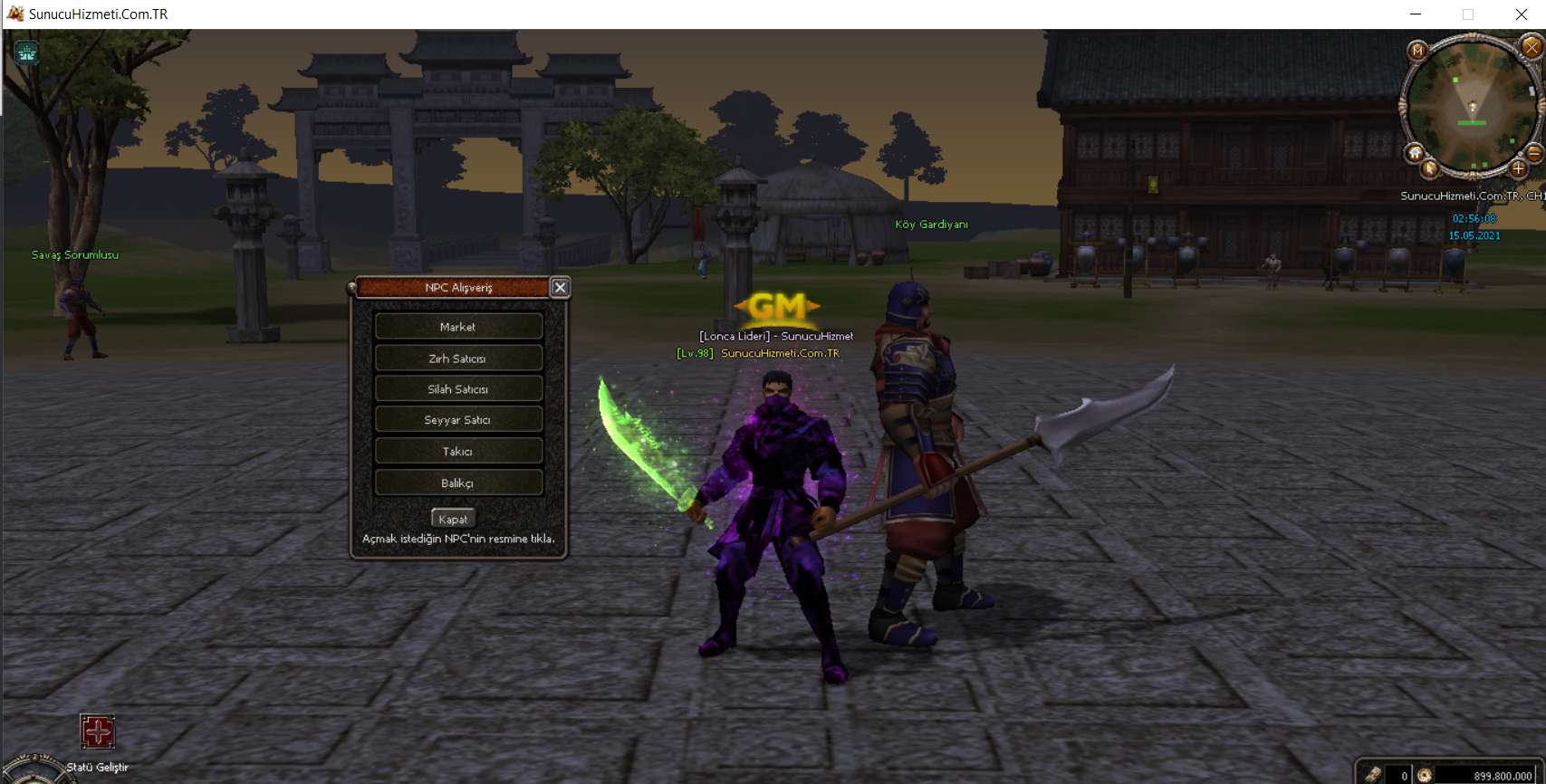The image size is (1546, 784).
Task: Click the minimap house icon button
Action: [x=1415, y=154]
